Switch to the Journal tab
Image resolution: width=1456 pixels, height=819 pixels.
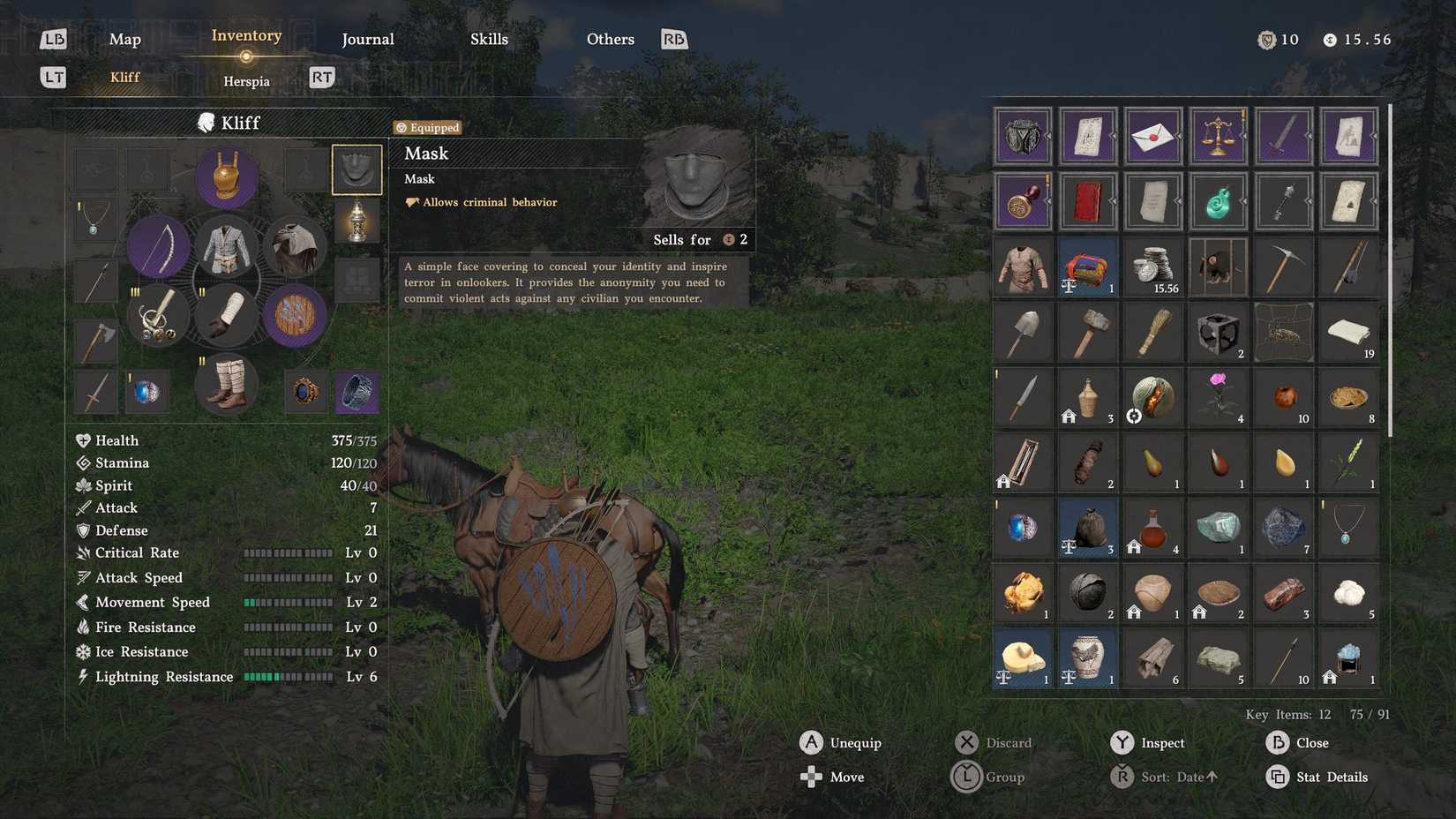[368, 39]
